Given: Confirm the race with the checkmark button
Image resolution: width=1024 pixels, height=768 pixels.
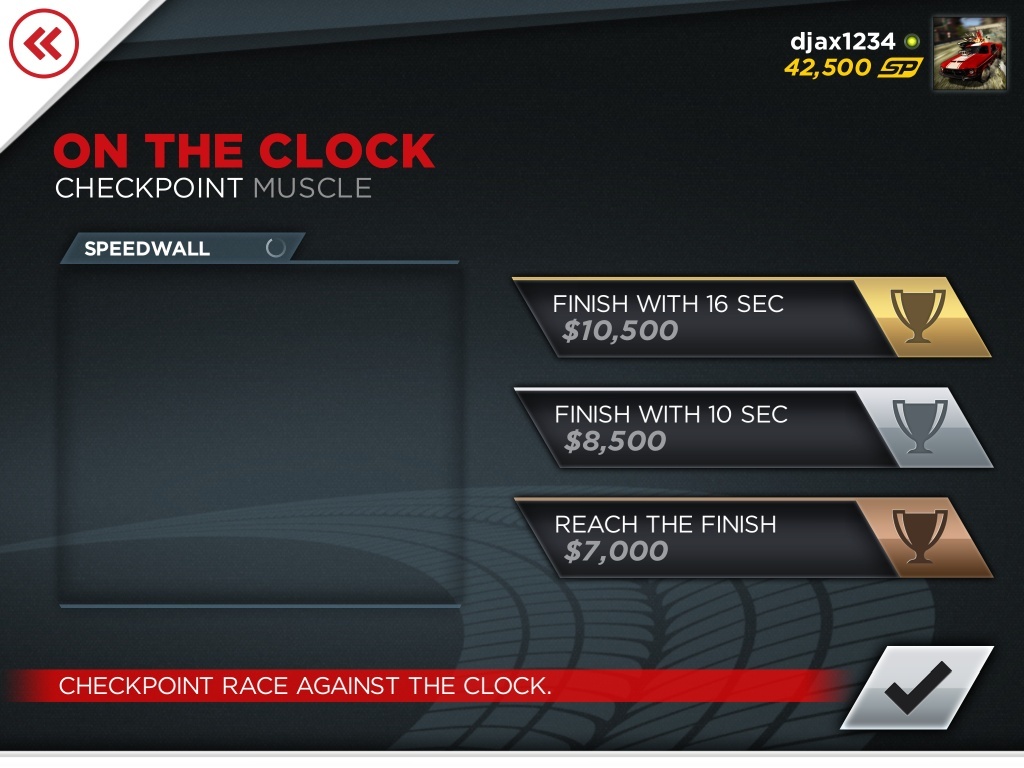Looking at the screenshot, I should (x=917, y=688).
